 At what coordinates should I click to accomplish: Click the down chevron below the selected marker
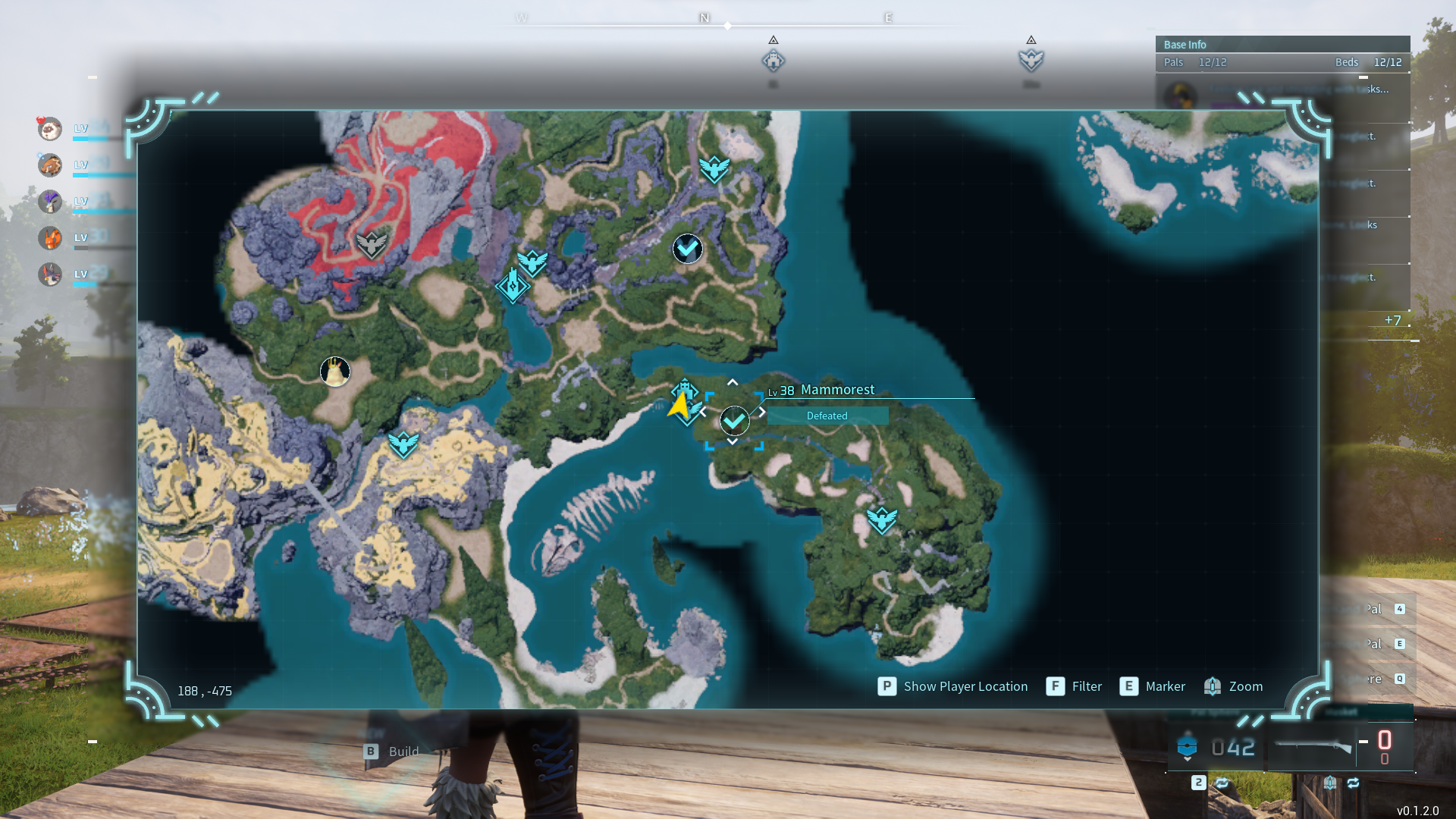733,440
